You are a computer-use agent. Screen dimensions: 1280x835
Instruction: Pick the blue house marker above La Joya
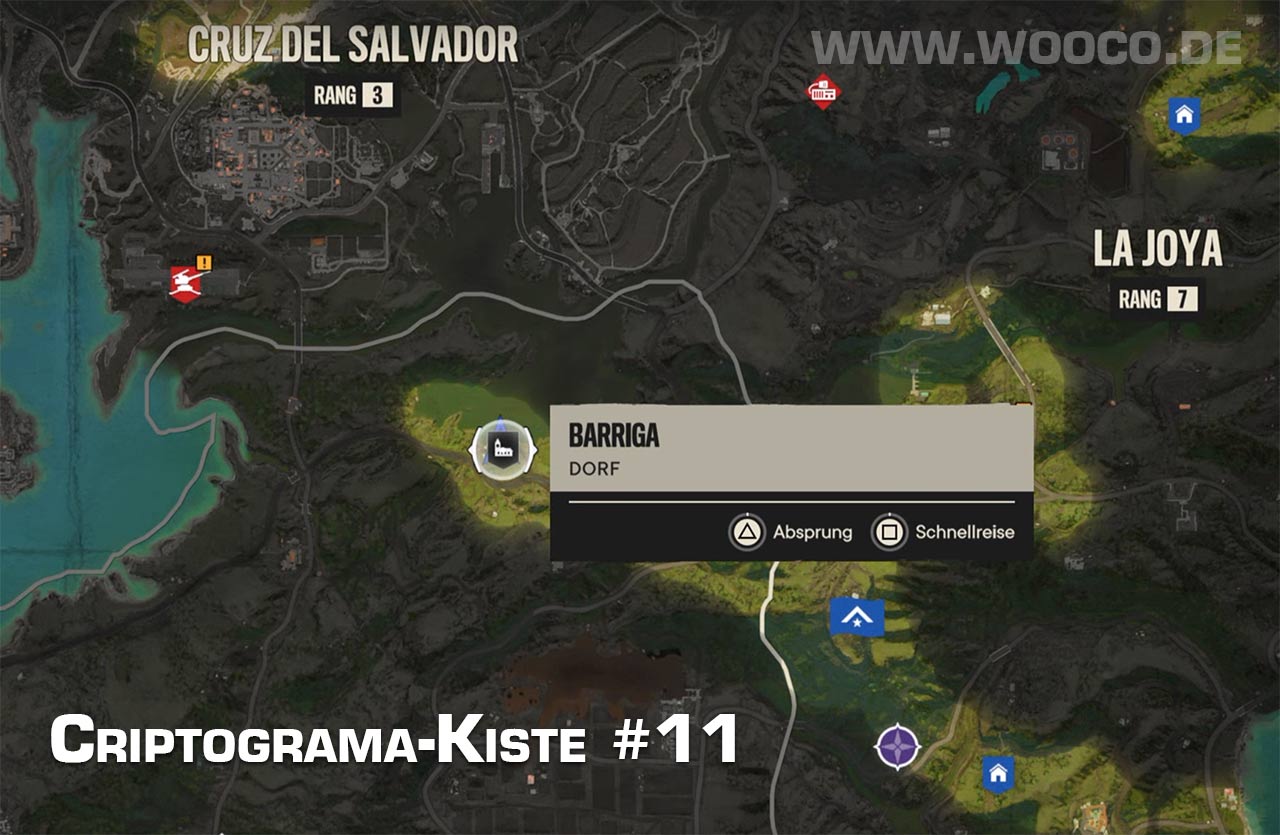point(1184,115)
